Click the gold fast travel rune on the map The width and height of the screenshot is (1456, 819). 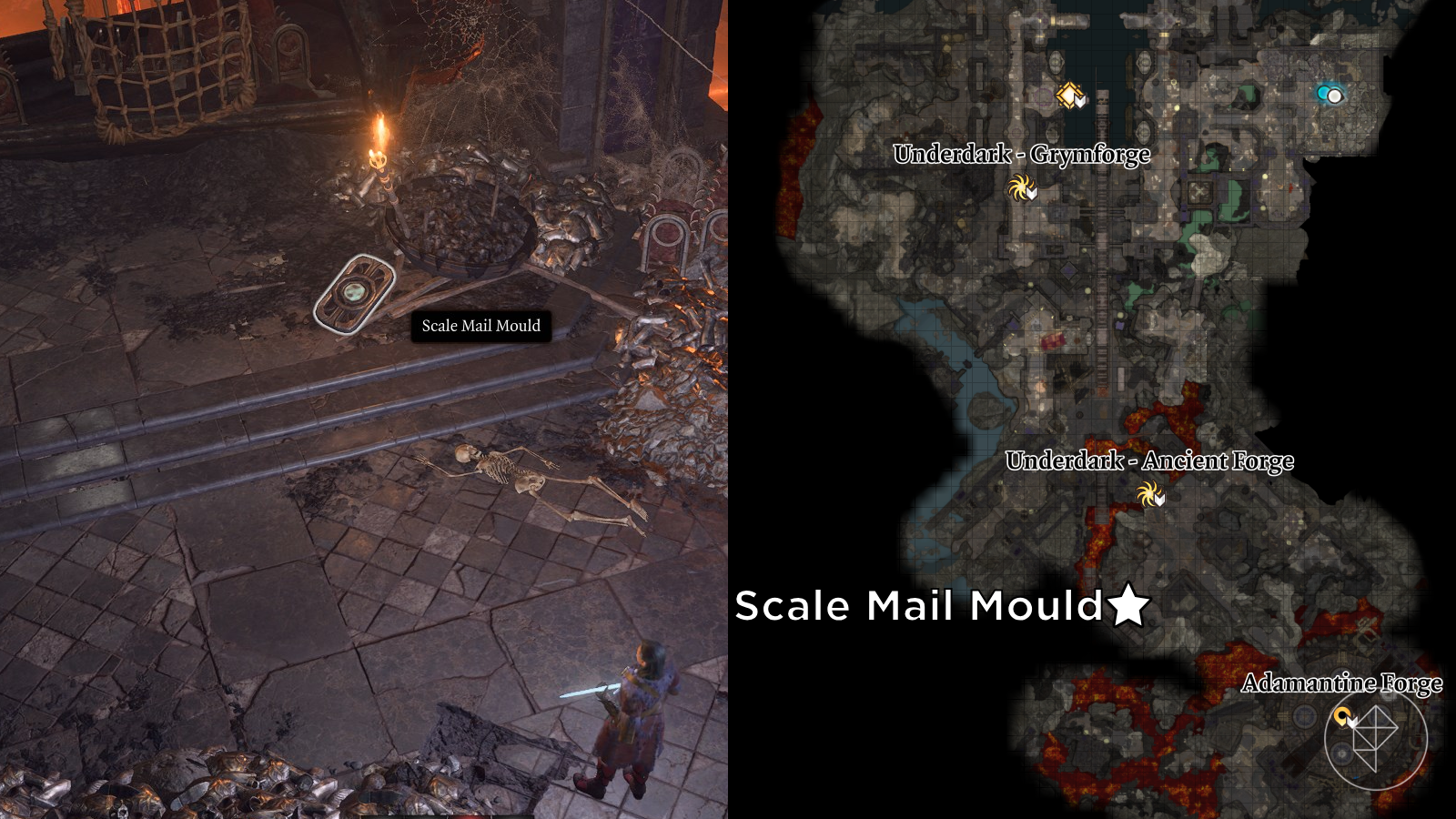point(1070,94)
